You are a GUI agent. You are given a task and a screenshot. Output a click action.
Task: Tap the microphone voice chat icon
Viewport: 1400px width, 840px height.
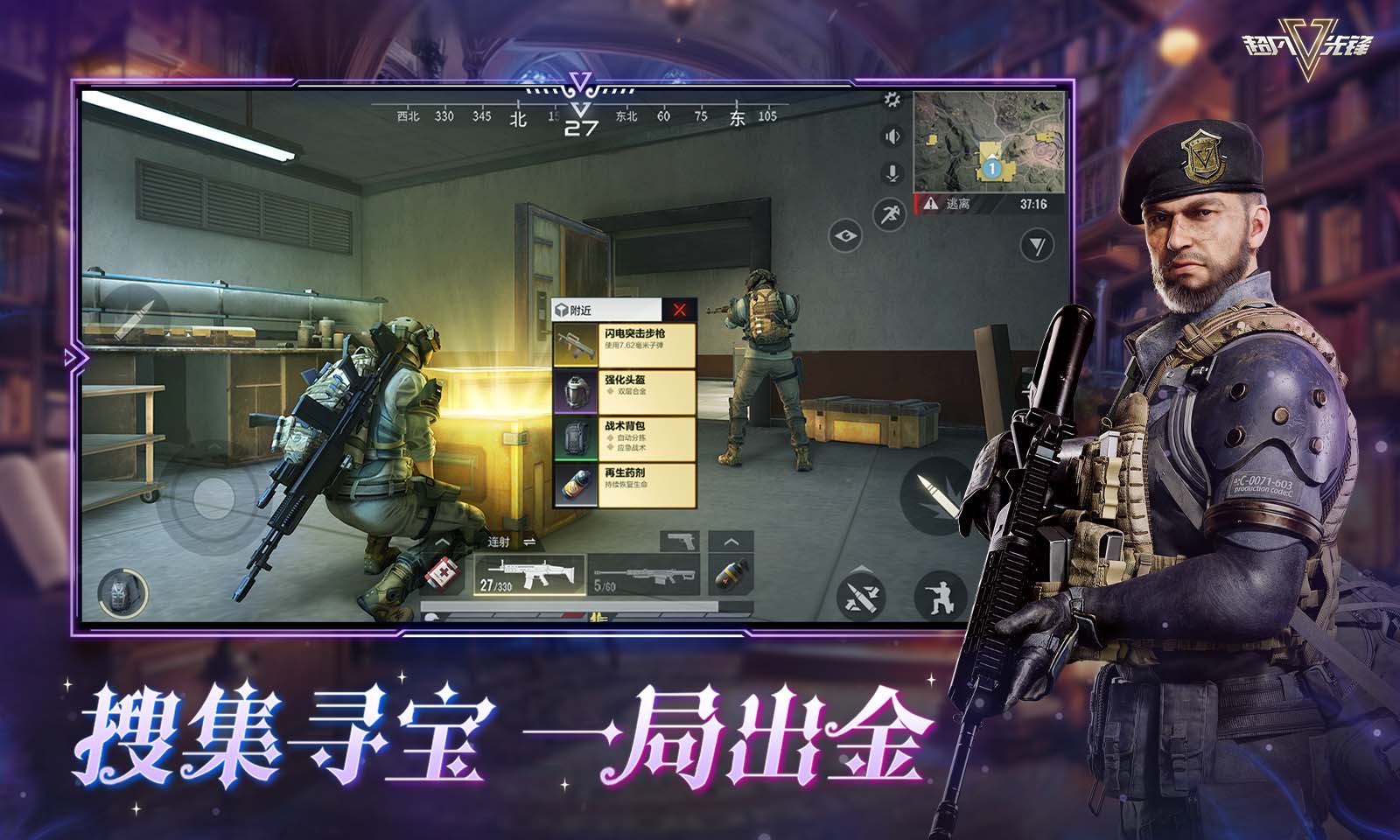(x=892, y=172)
